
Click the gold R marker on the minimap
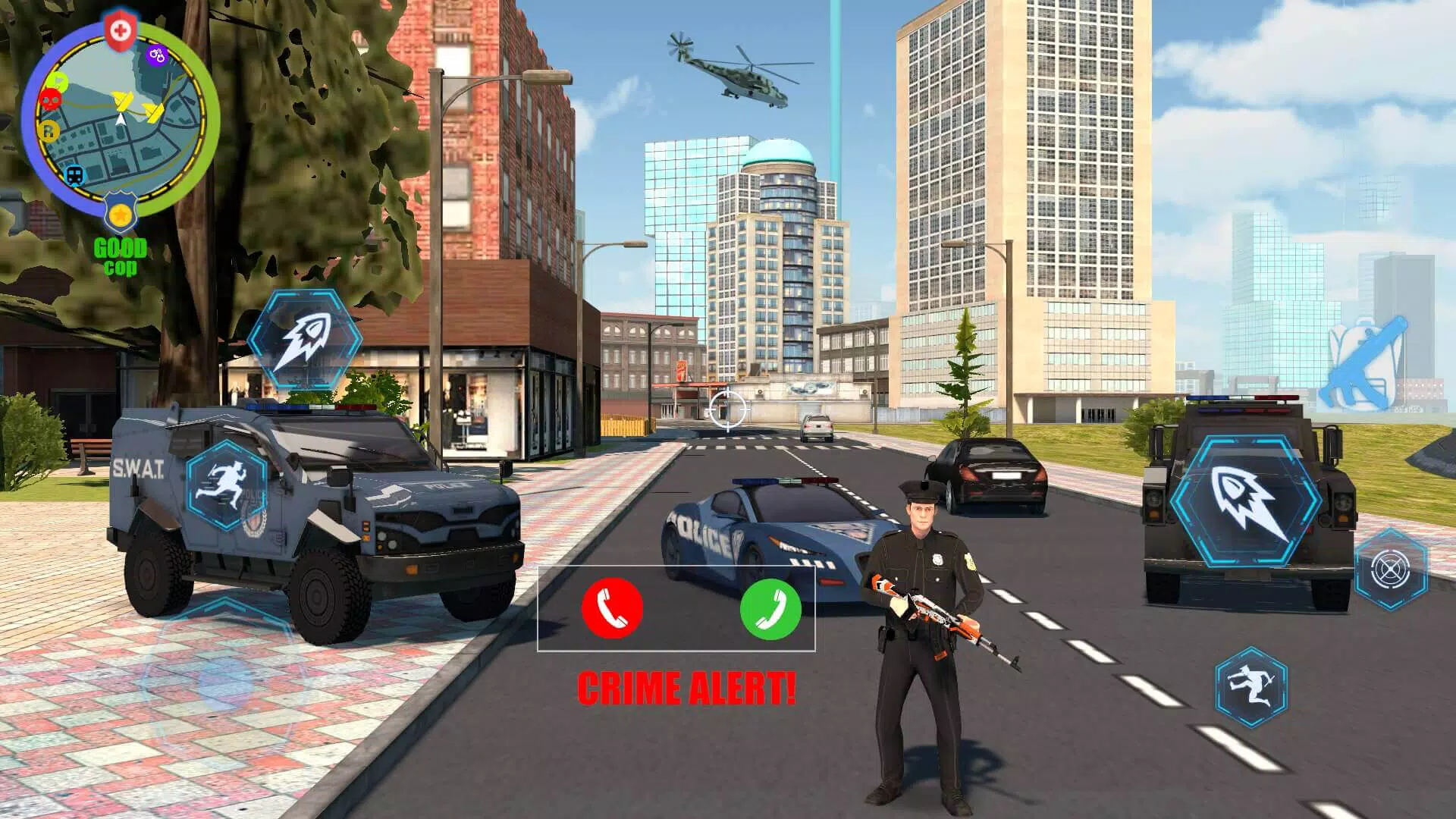click(x=49, y=130)
